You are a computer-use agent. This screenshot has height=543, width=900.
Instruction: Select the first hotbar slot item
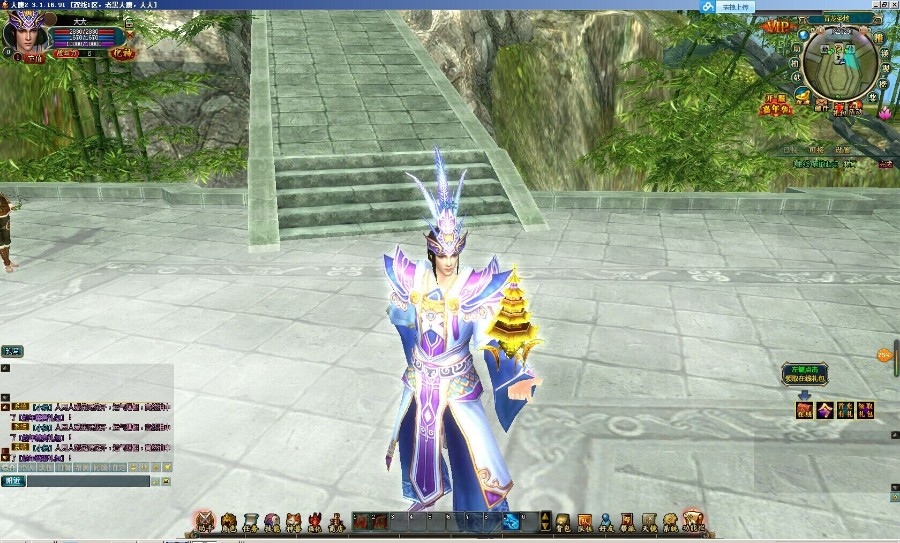pos(361,521)
